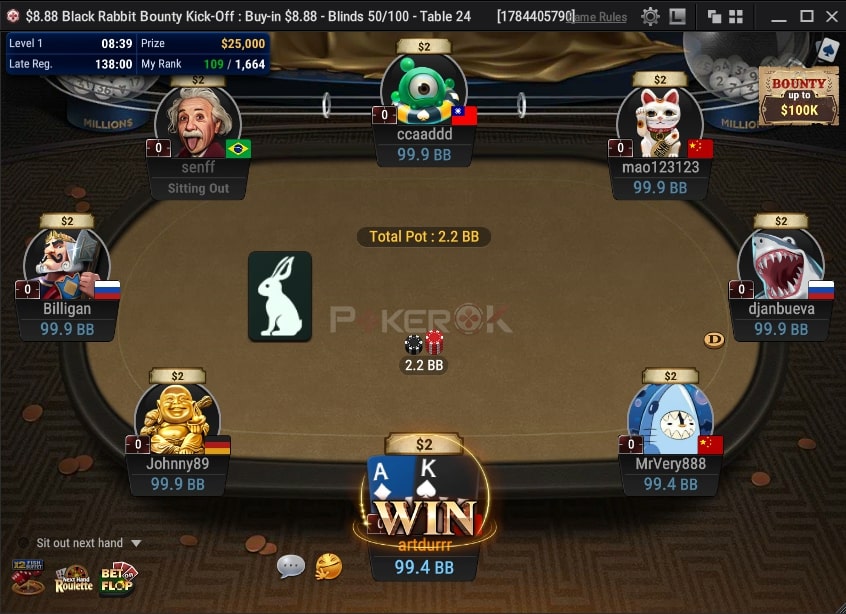
Task: Open the chat speech bubble
Action: tap(290, 566)
